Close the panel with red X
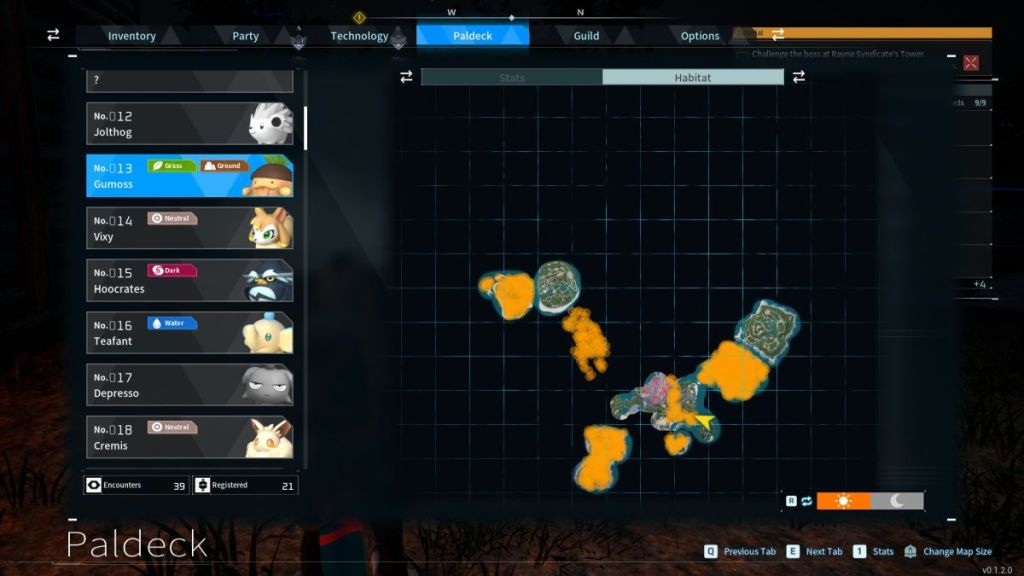Screen dimensions: 1024x576 pos(970,63)
